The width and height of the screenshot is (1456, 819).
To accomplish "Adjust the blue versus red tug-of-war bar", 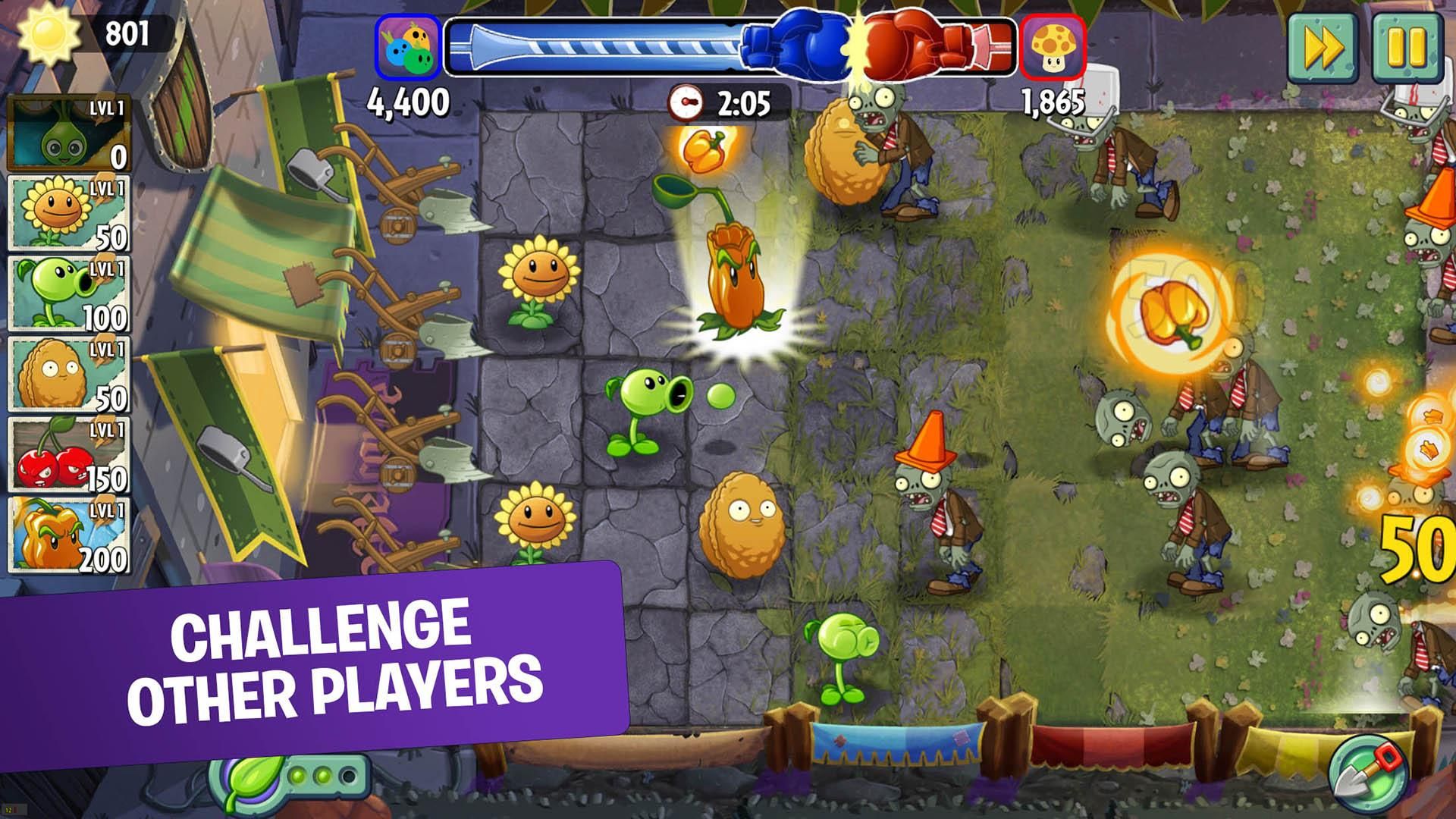I will [x=732, y=45].
